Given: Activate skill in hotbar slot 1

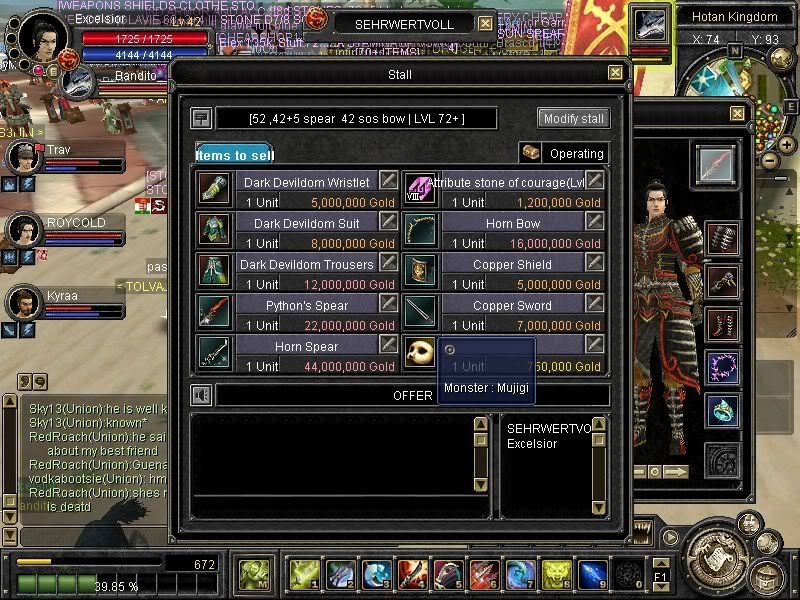Looking at the screenshot, I should tap(304, 574).
